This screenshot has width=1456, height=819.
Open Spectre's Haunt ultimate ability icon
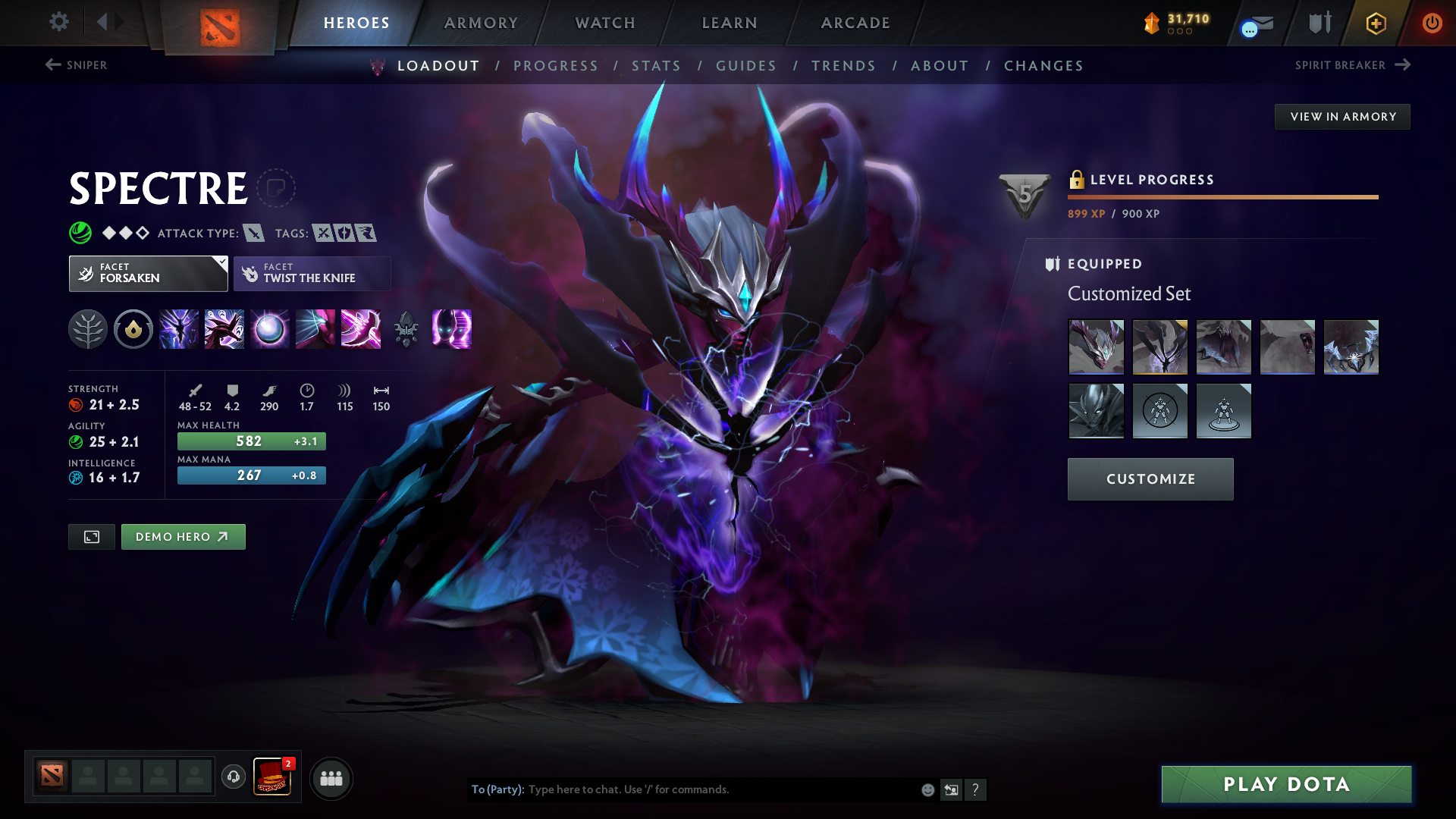(451, 329)
